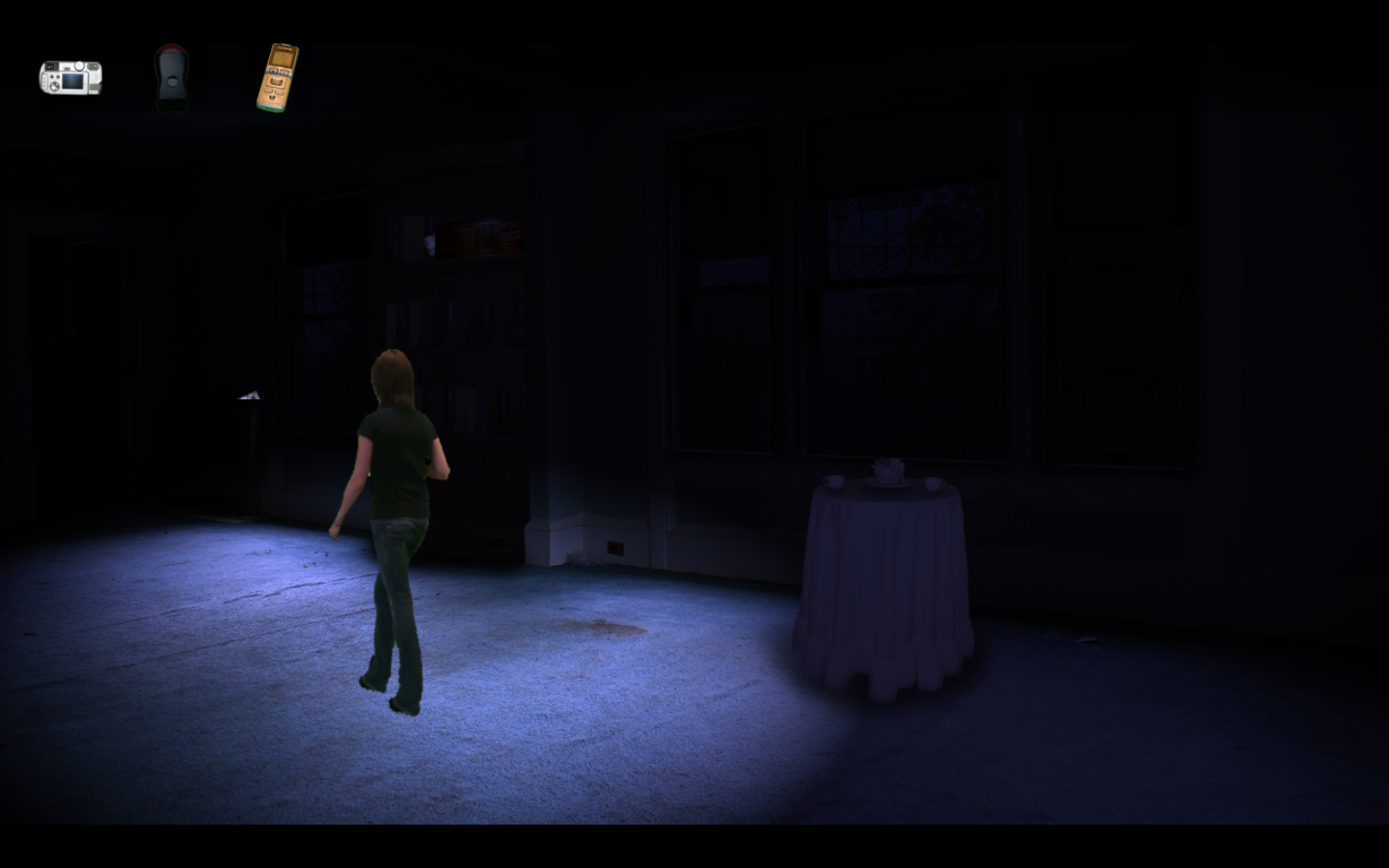
Task: Examine the ornate box on the bookshelf
Action: click(x=477, y=236)
